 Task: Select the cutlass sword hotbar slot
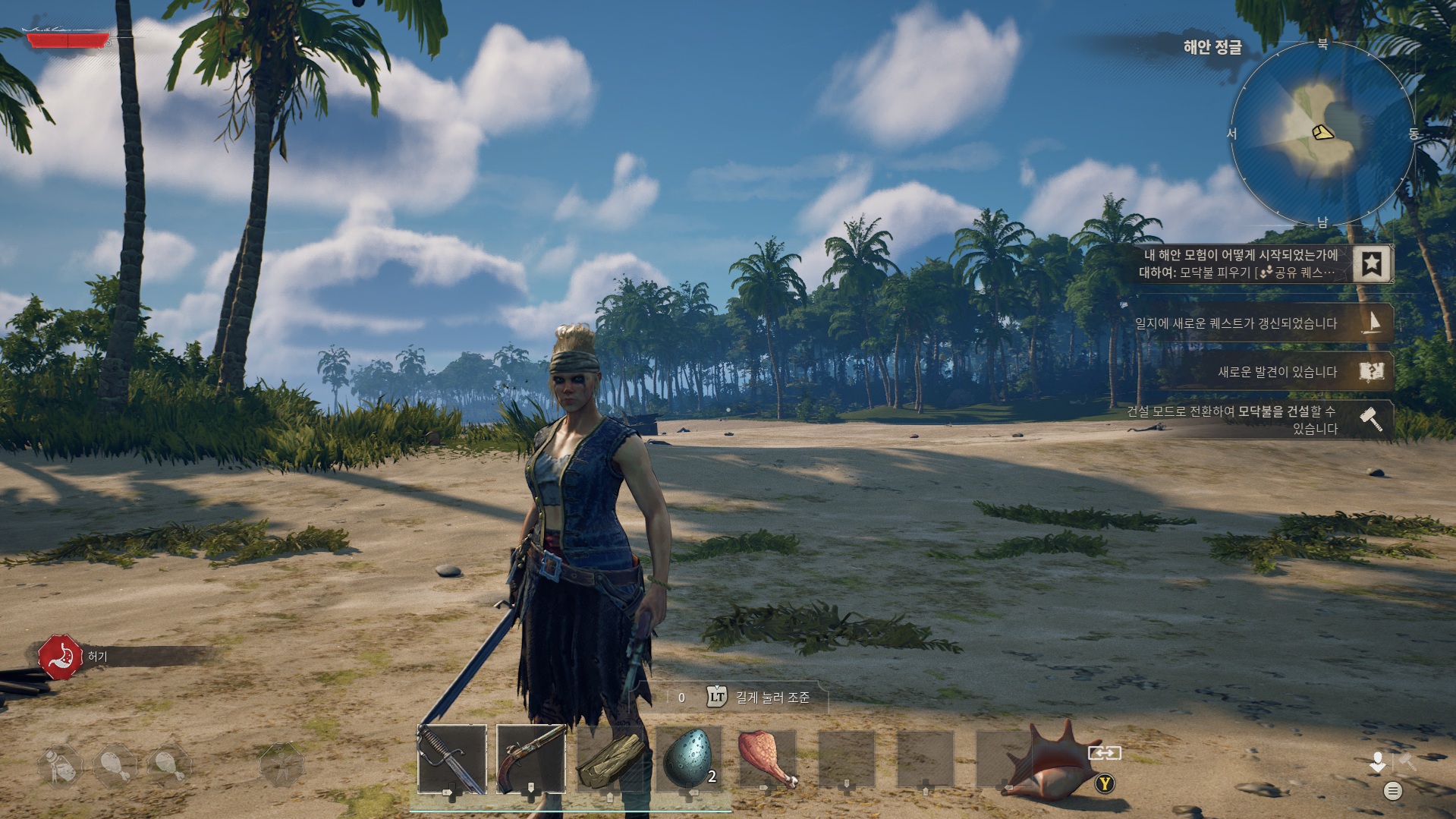(452, 759)
